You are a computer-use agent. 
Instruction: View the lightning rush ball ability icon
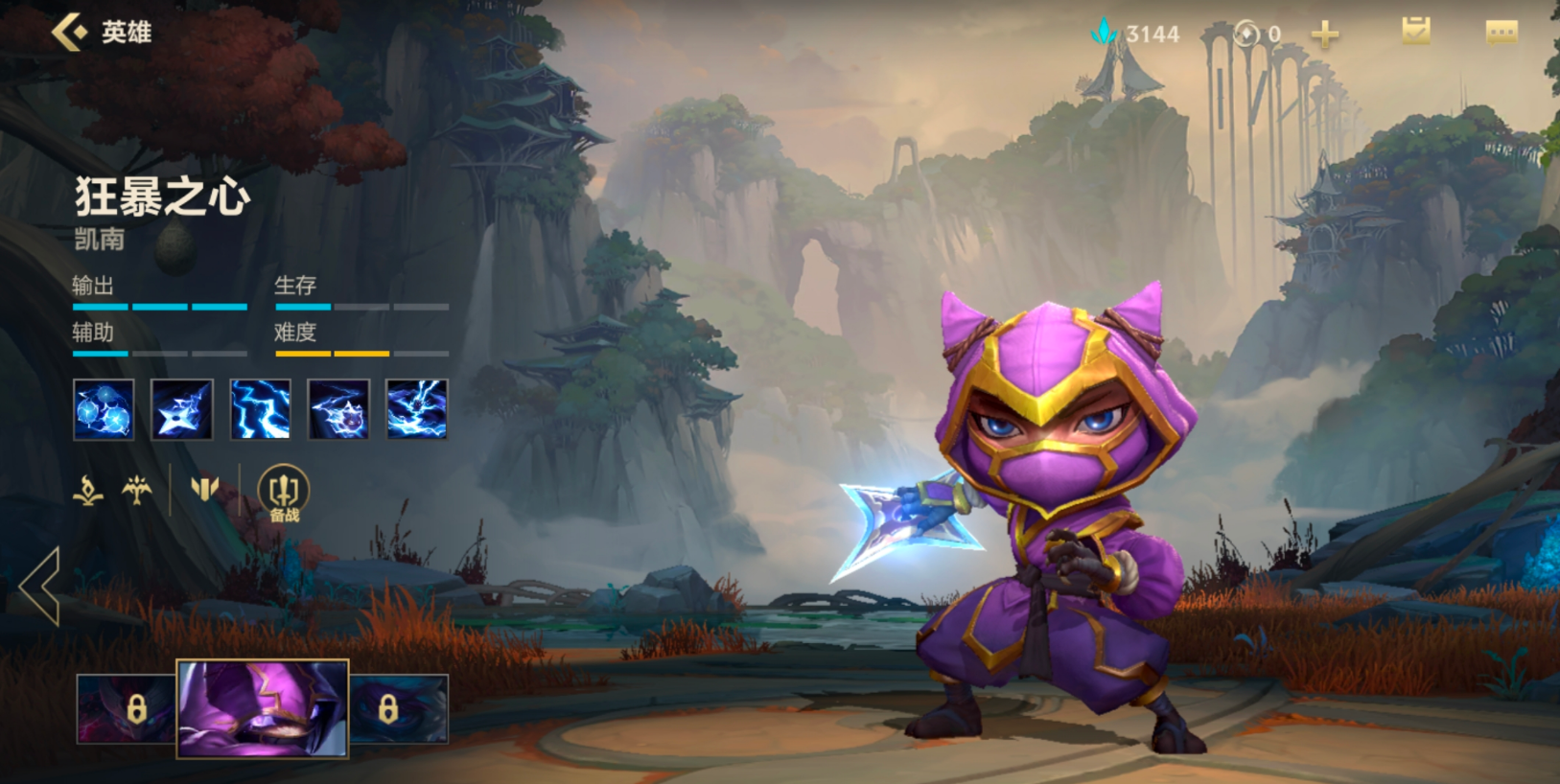click(338, 409)
